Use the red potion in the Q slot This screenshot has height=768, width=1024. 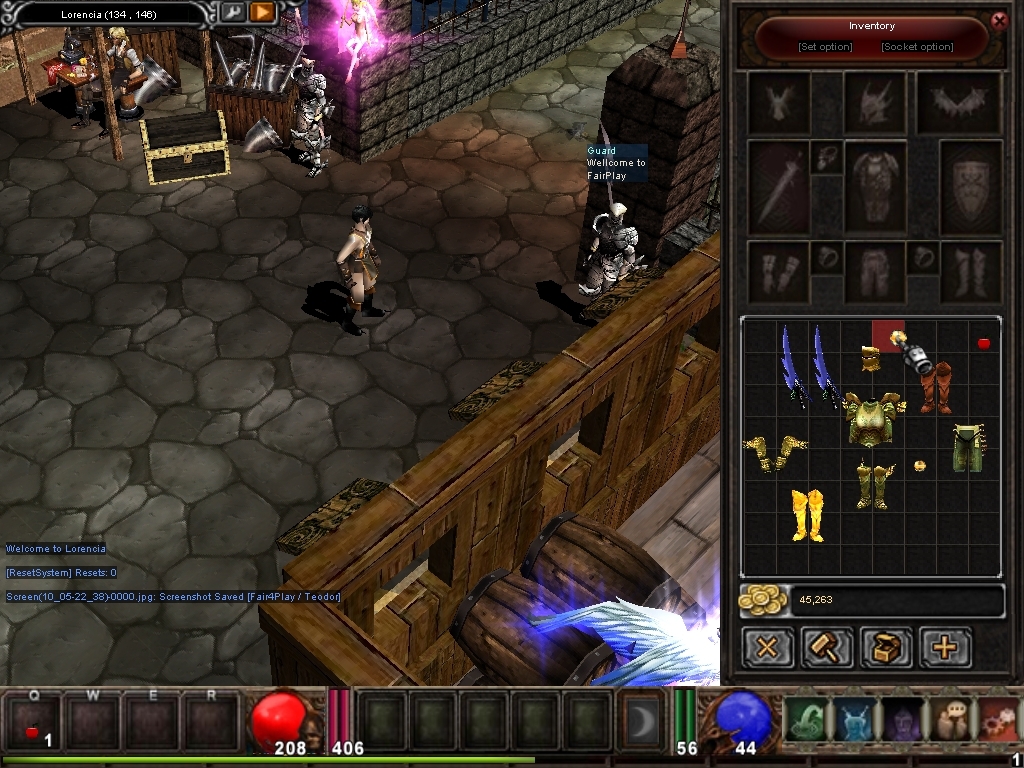[32, 722]
